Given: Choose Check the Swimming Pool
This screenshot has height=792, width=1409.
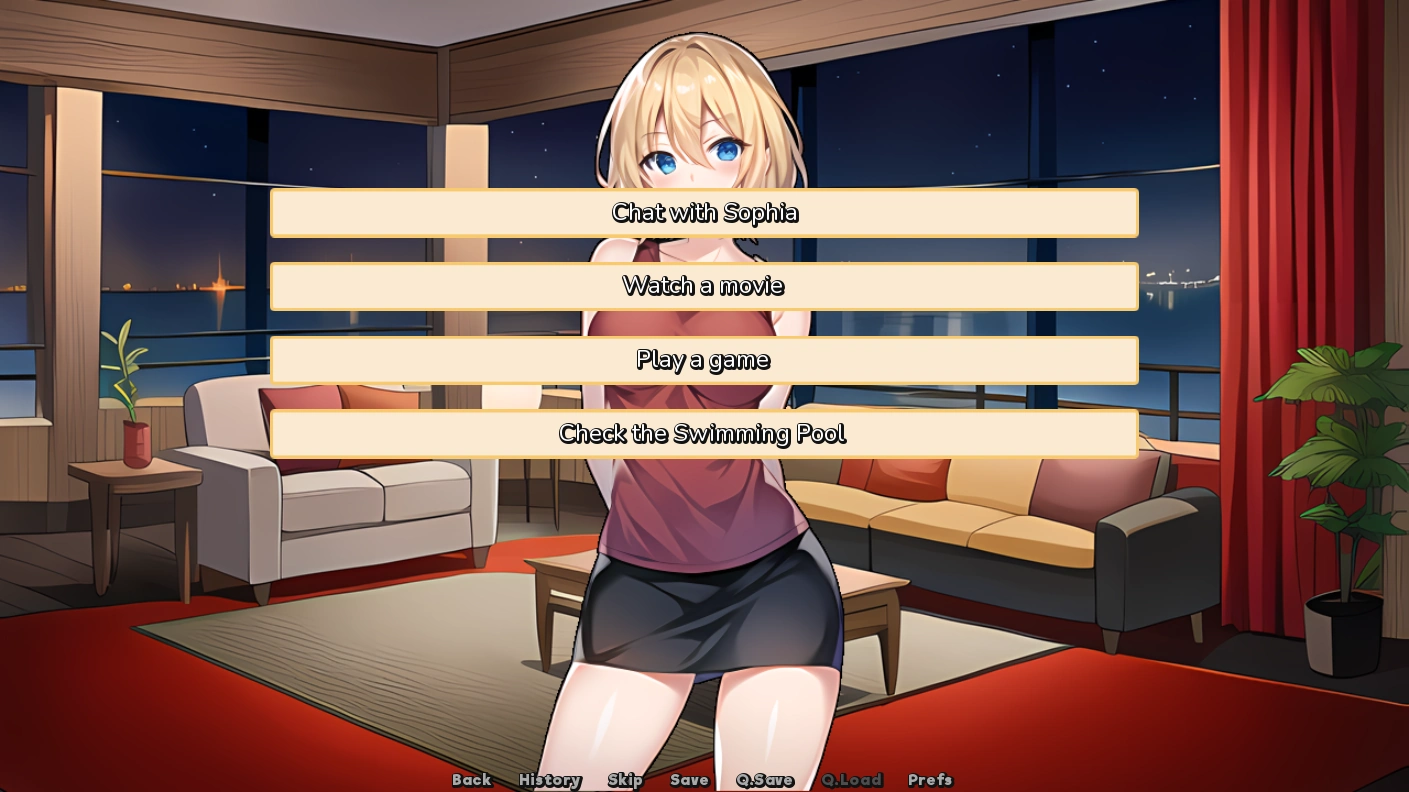Looking at the screenshot, I should 704,434.
